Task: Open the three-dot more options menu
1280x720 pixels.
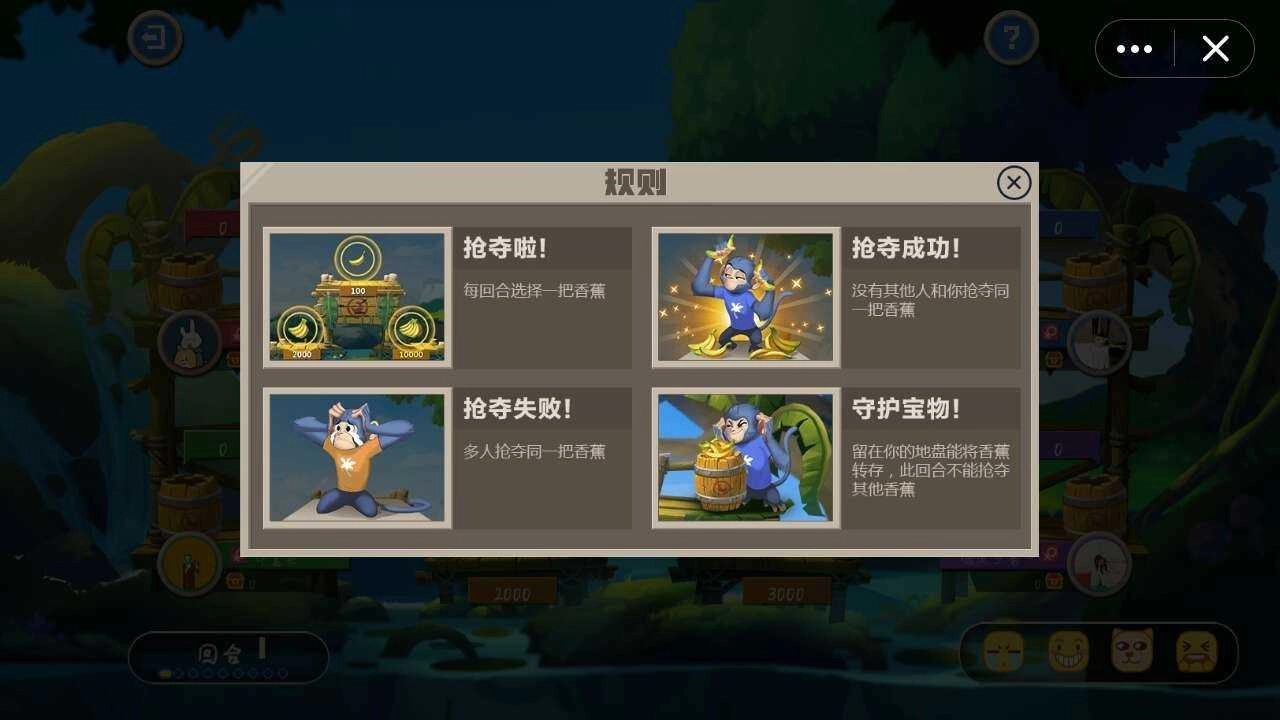Action: click(1134, 47)
